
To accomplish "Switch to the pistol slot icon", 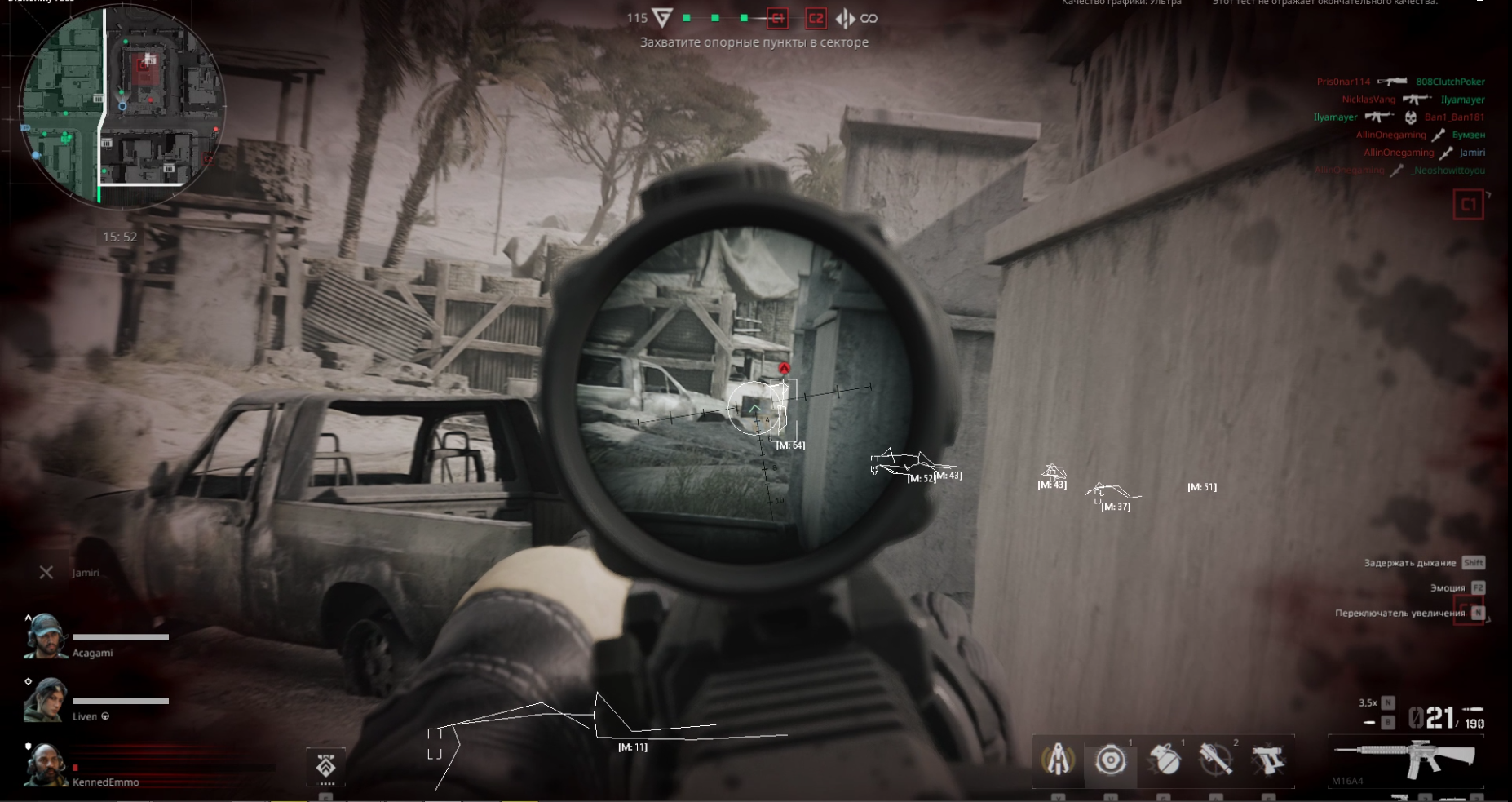I will [x=1270, y=760].
